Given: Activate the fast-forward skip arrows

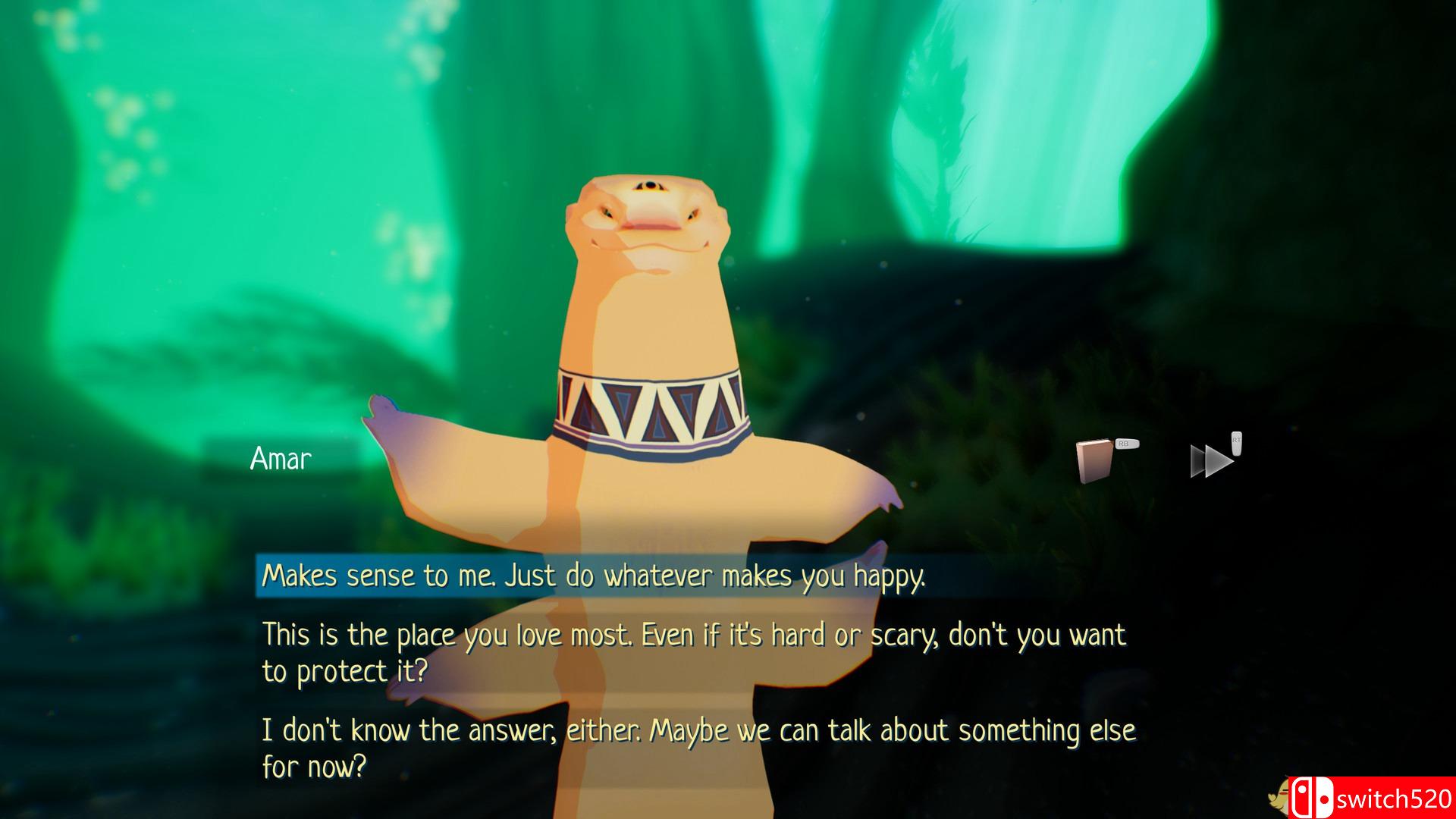Looking at the screenshot, I should click(x=1211, y=460).
